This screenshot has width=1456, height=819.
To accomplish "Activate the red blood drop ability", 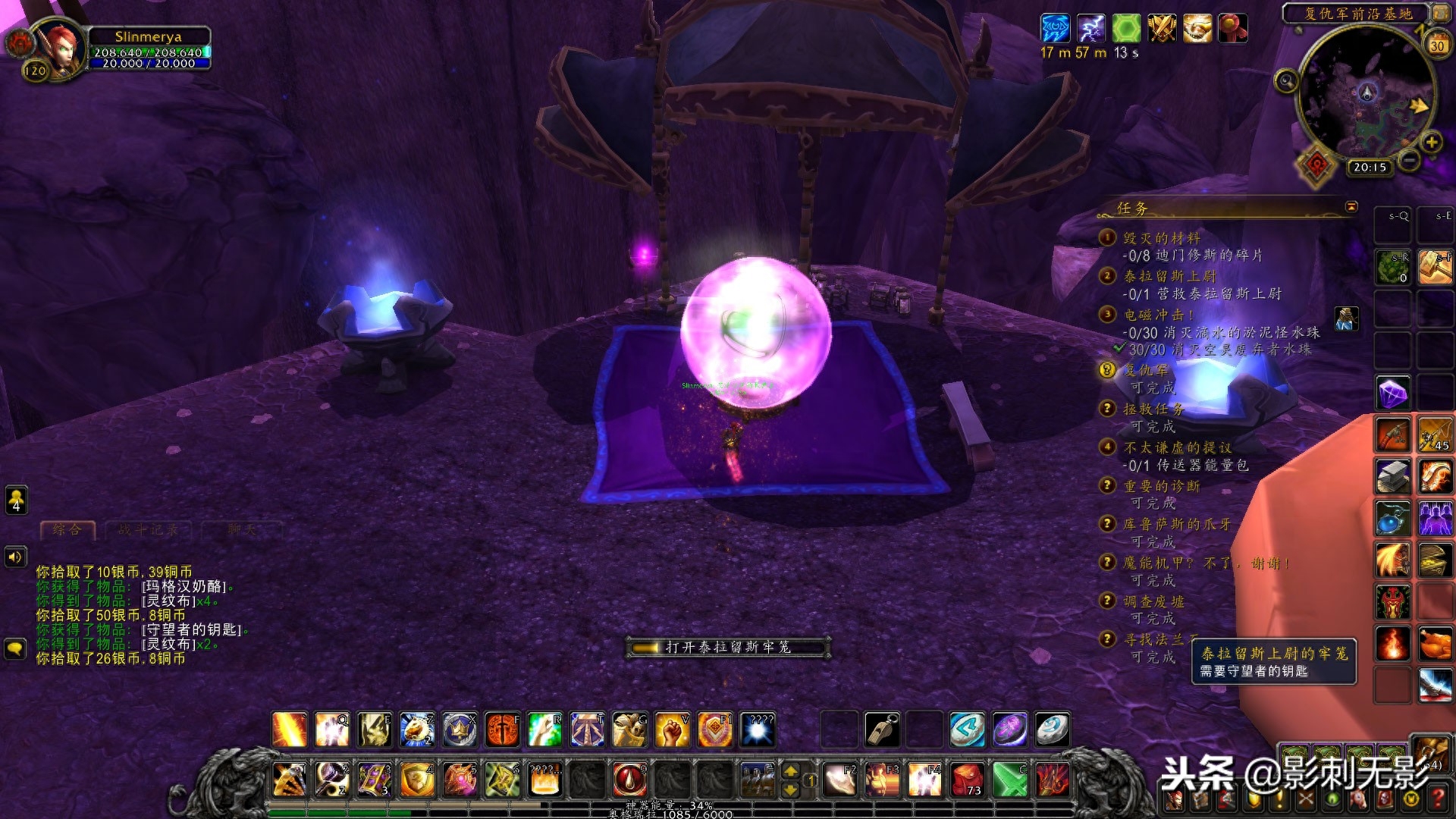I will pyautogui.click(x=629, y=779).
